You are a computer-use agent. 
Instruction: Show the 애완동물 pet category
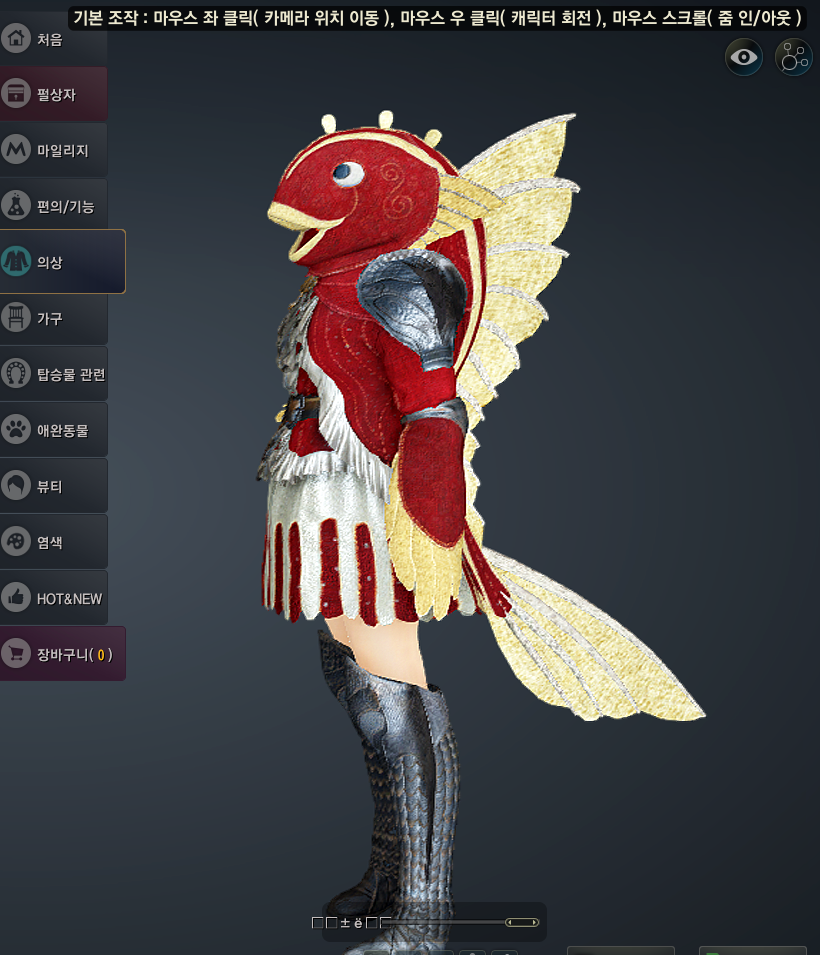pos(54,430)
